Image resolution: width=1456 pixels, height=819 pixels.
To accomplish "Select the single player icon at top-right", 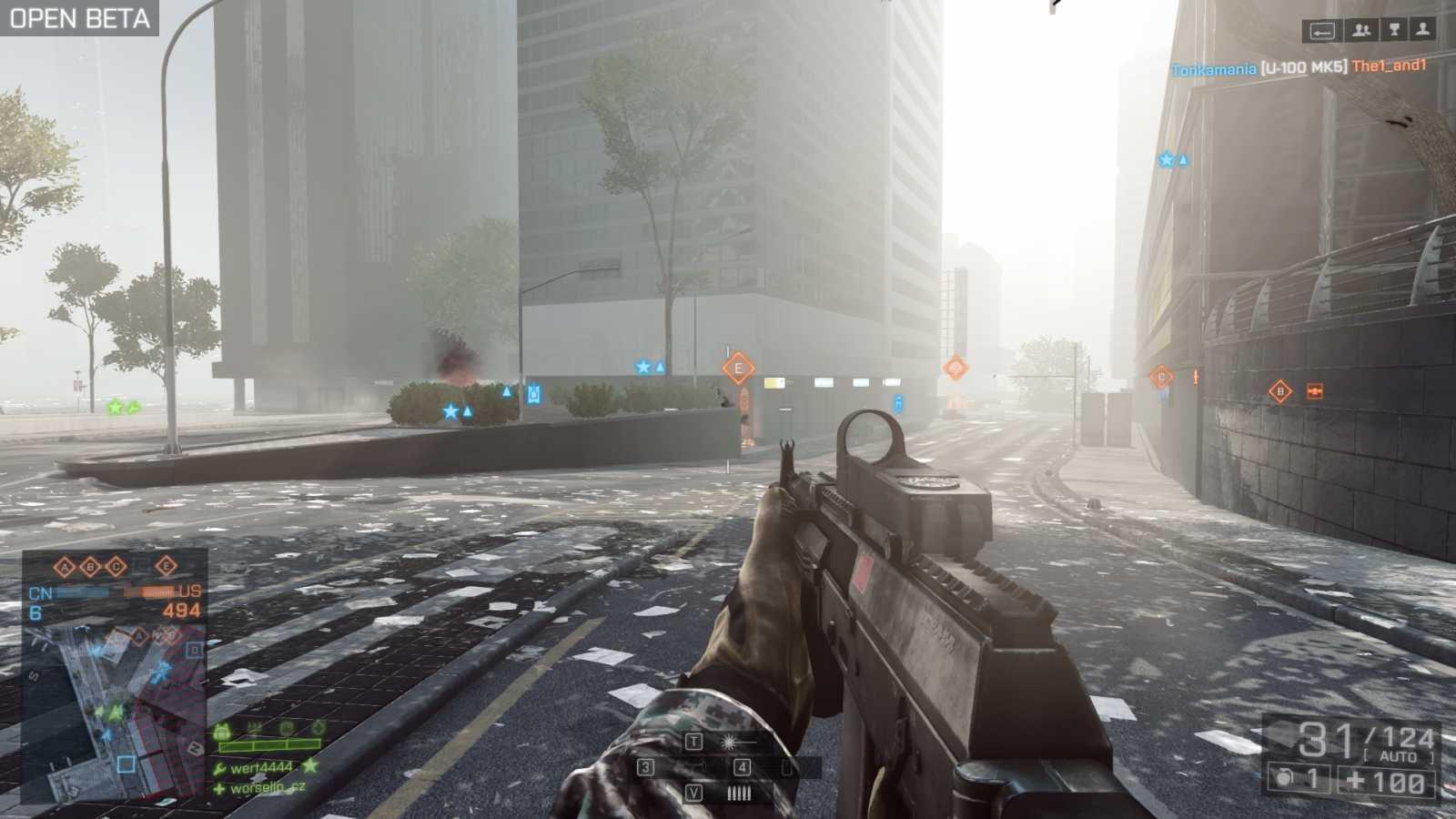I will (1424, 30).
